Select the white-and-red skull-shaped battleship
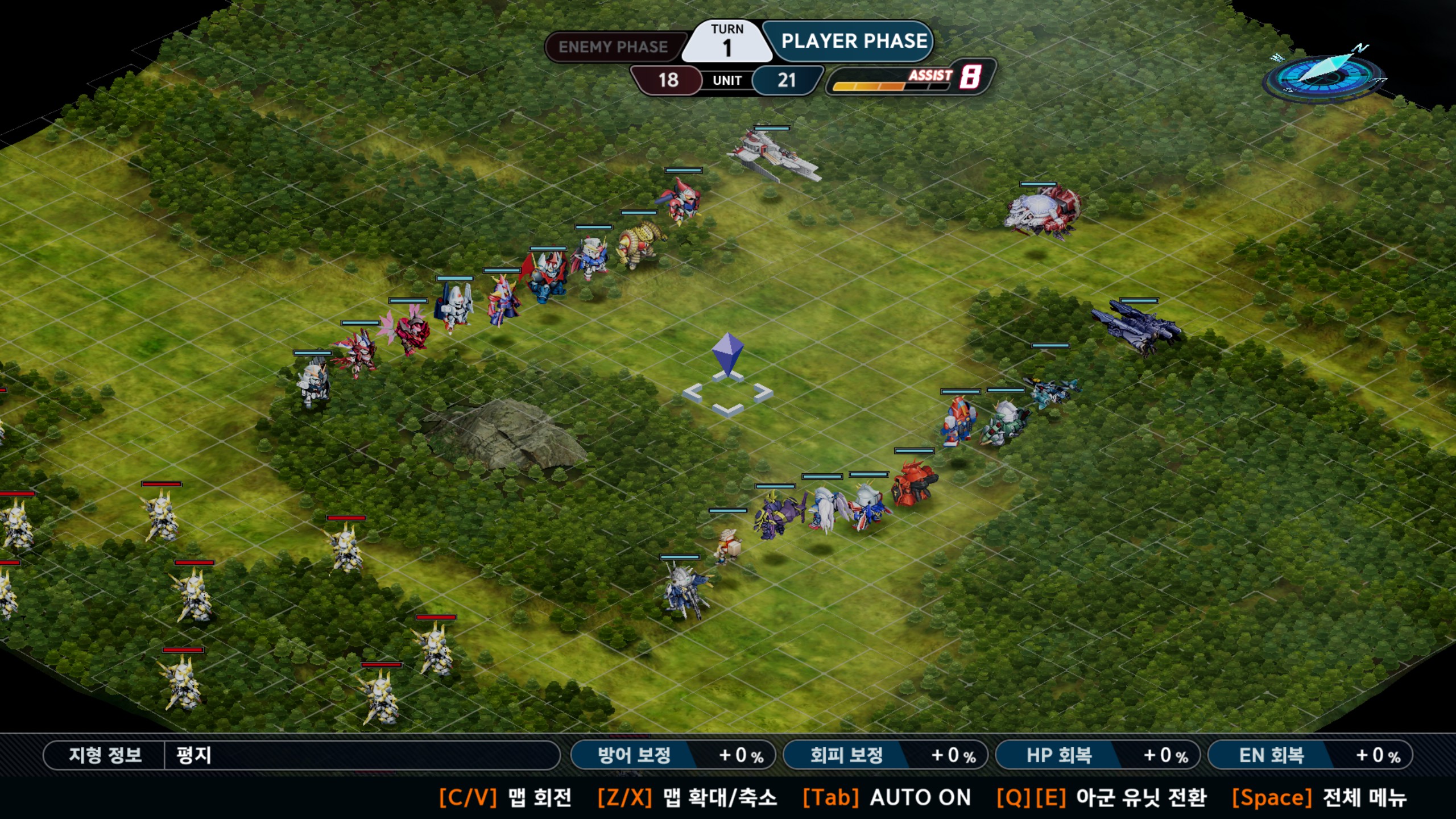 coord(1043,212)
